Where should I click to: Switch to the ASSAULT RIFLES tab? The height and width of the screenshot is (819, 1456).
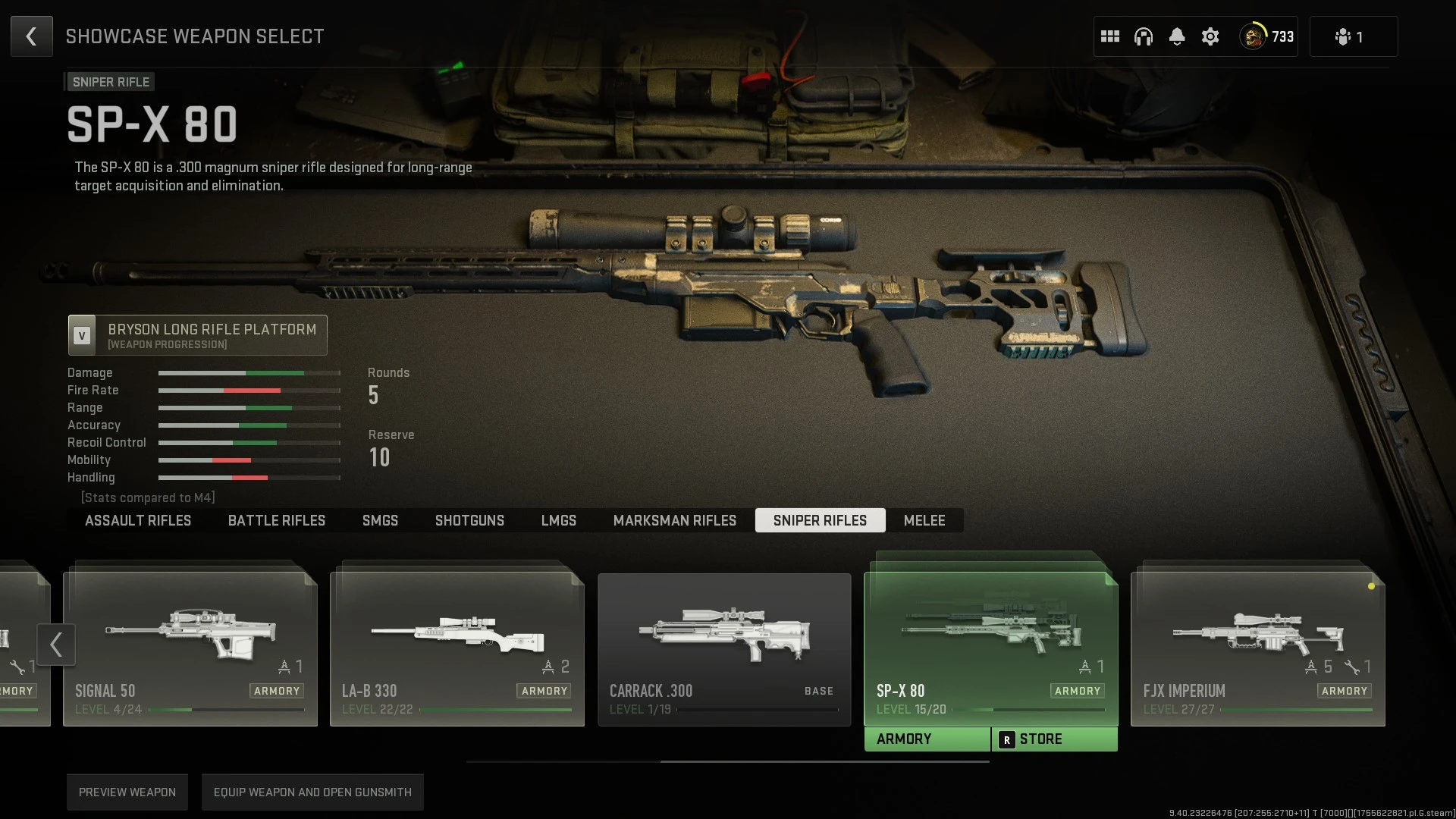pyautogui.click(x=137, y=520)
